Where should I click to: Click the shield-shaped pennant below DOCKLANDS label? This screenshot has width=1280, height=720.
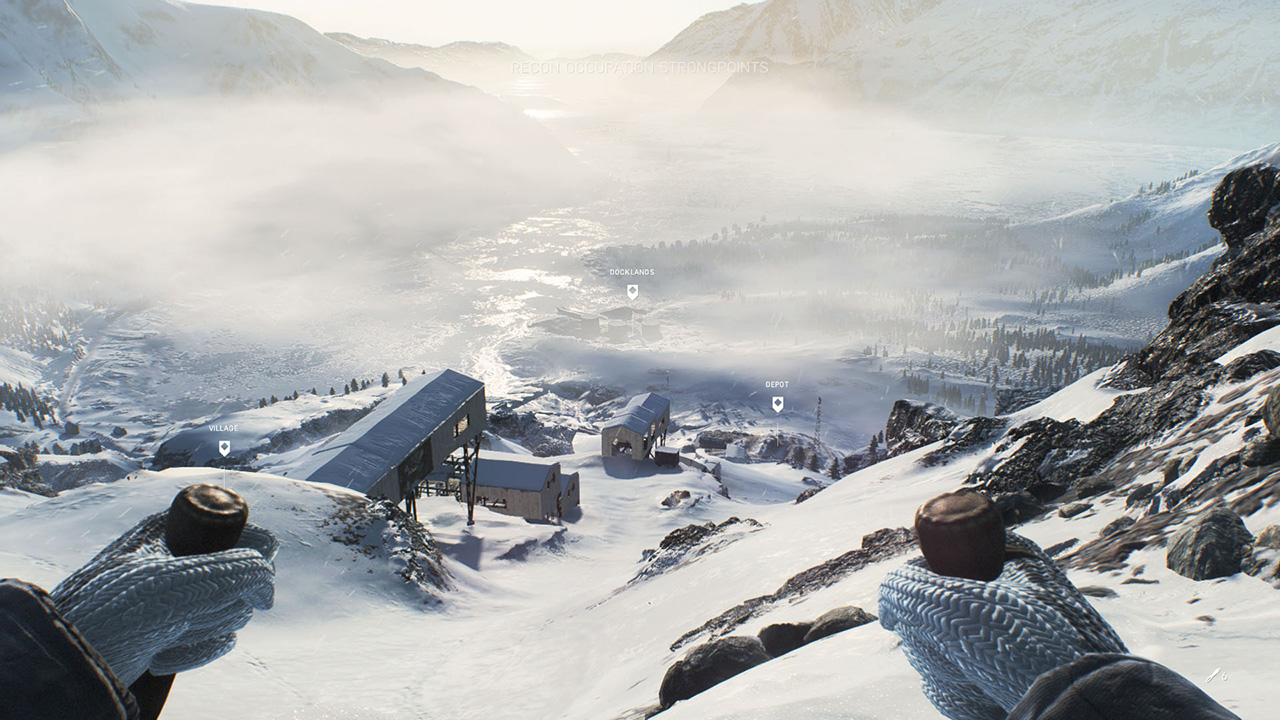[x=632, y=292]
